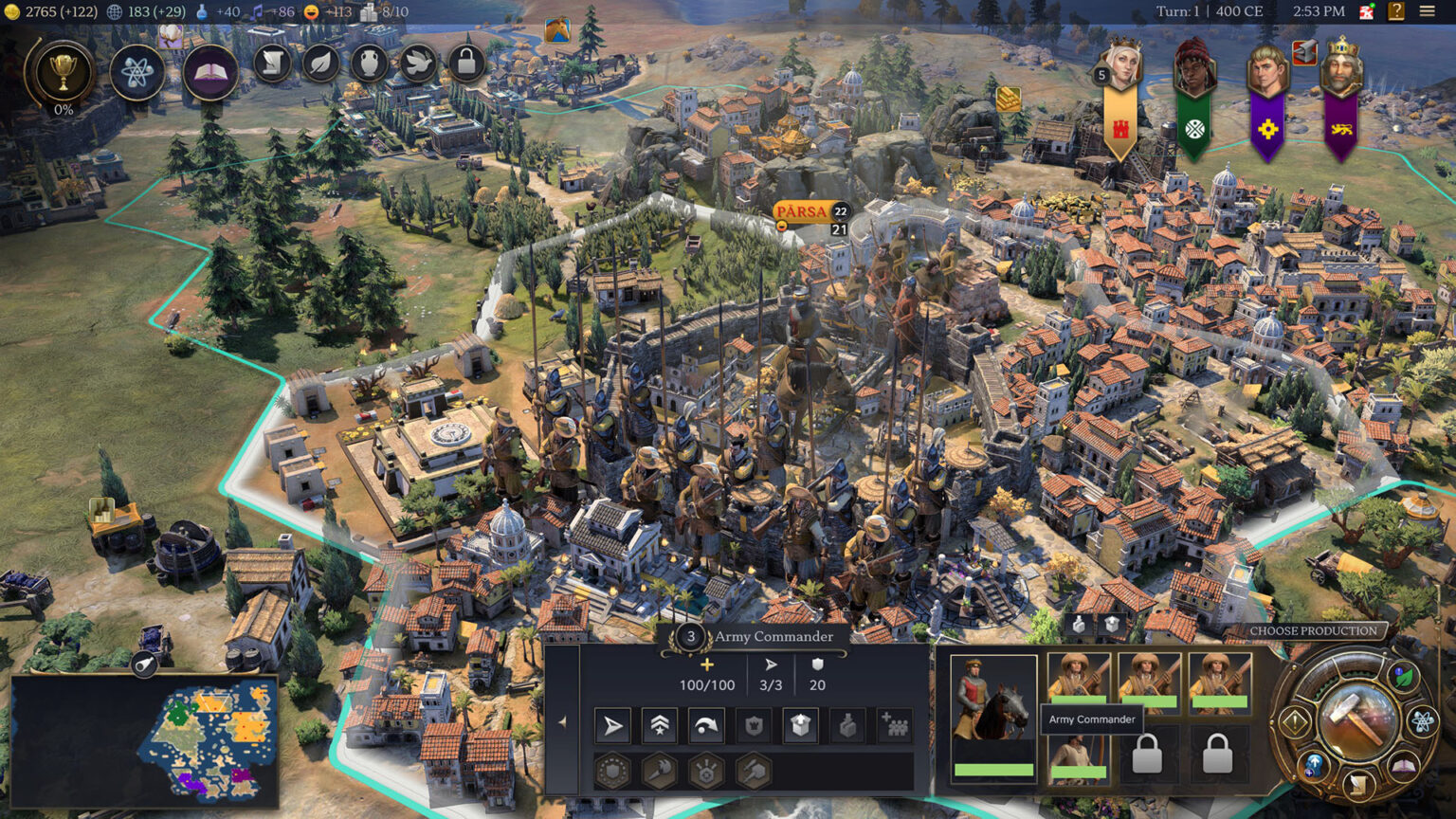Open the resources leaf icon
This screenshot has width=1456, height=819.
point(321,64)
